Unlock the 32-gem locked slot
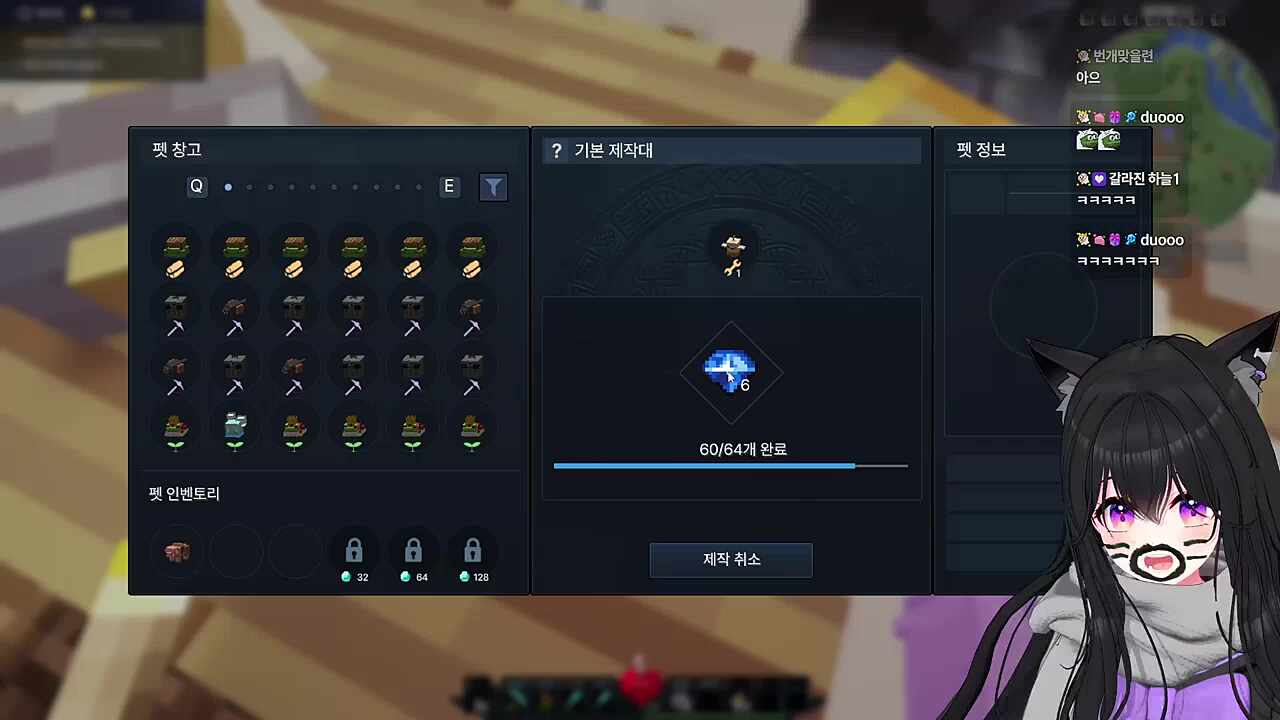Screen dimensions: 1280x720 click(353, 551)
